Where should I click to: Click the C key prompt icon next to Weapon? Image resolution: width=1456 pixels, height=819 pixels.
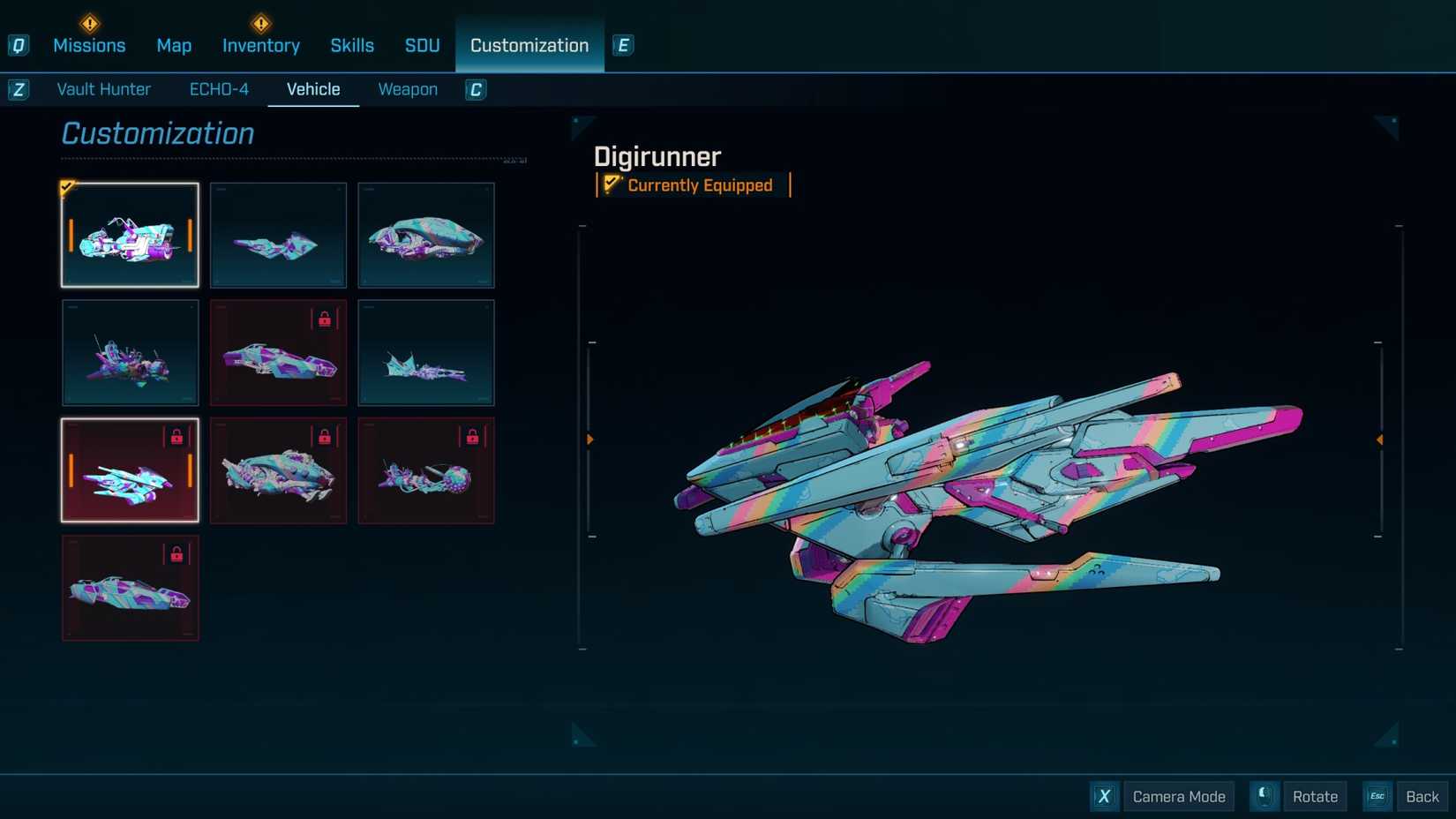(475, 89)
